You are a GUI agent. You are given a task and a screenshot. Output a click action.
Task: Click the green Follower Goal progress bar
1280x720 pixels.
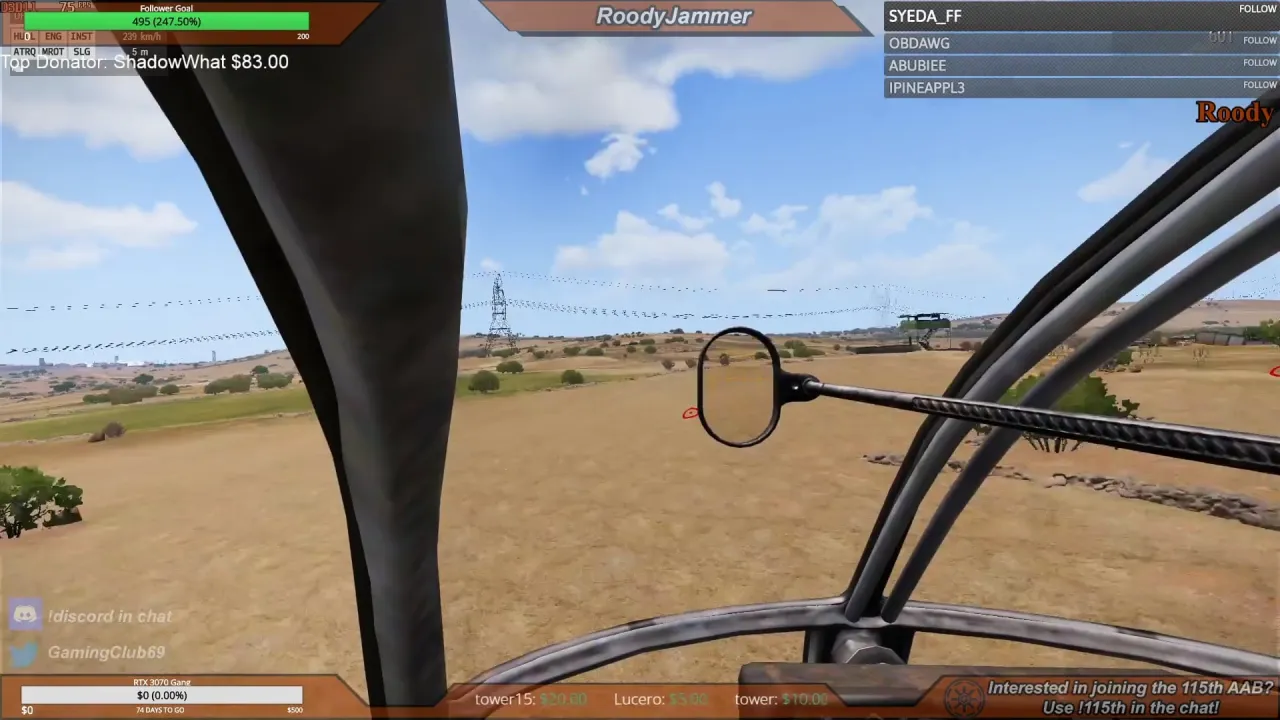coord(166,20)
